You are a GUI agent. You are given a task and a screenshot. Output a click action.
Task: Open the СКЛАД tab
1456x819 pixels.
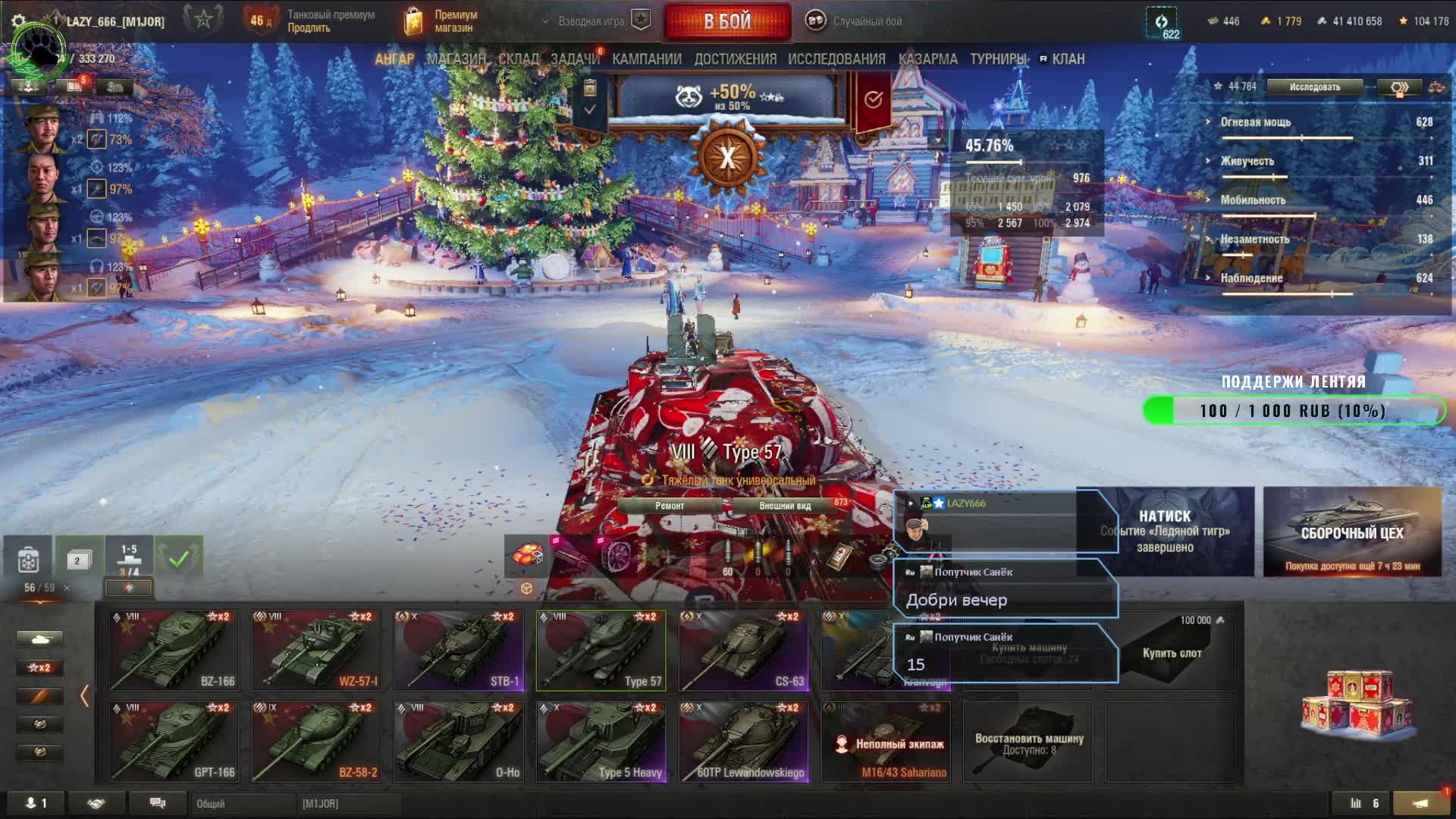[519, 59]
